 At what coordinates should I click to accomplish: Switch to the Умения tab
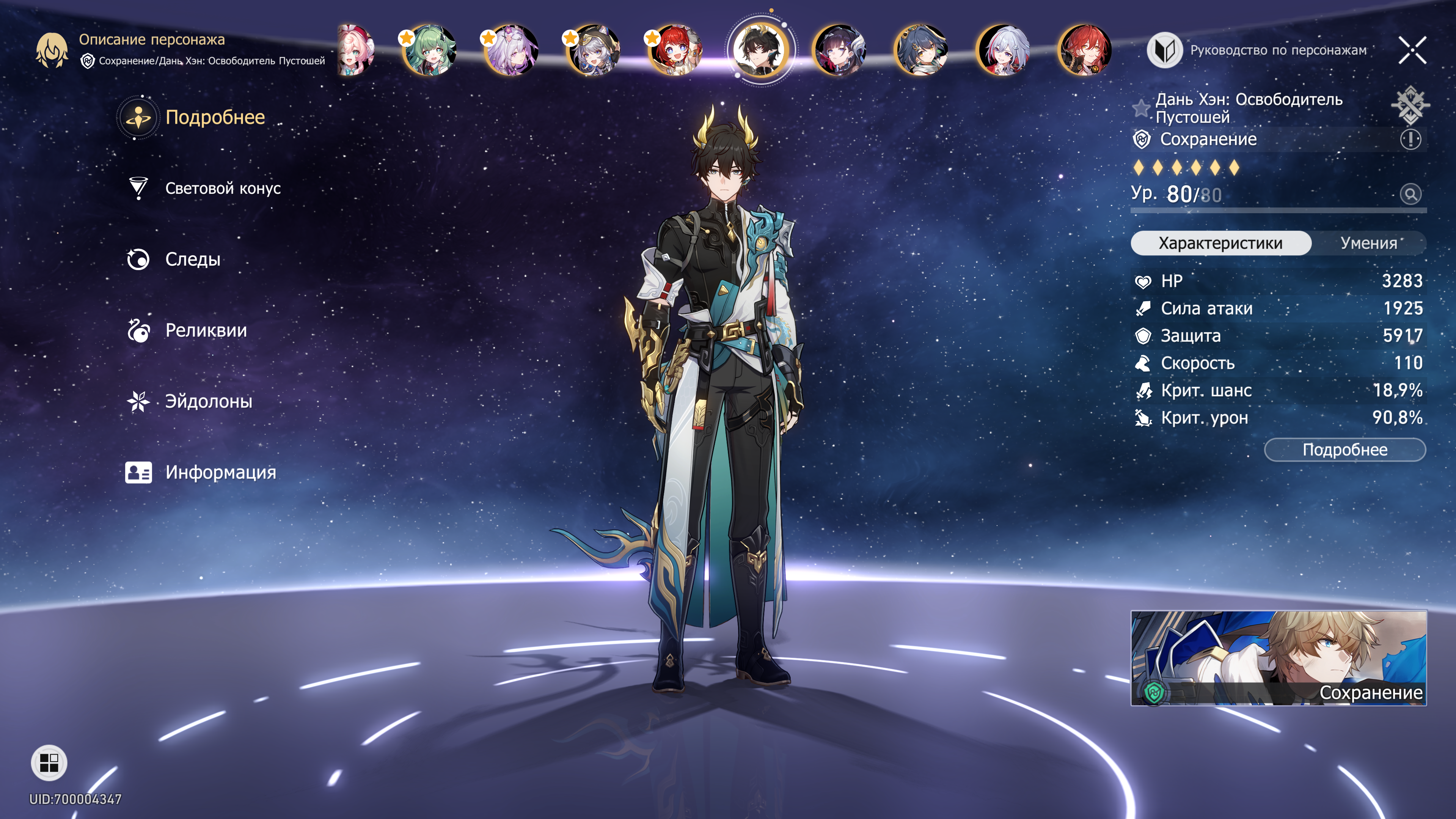coord(1368,243)
